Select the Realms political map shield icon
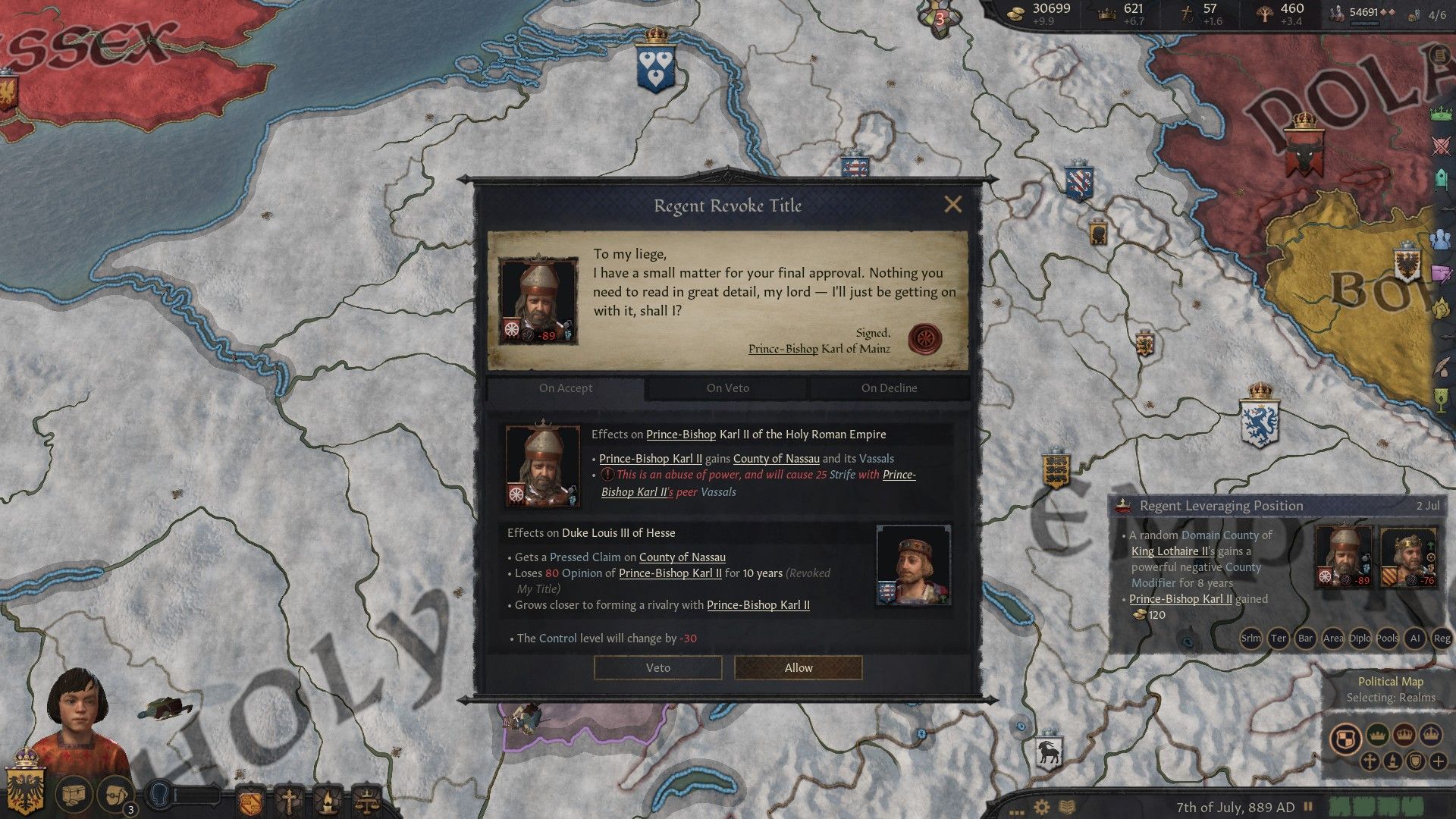This screenshot has height=819, width=1456. click(x=1347, y=736)
